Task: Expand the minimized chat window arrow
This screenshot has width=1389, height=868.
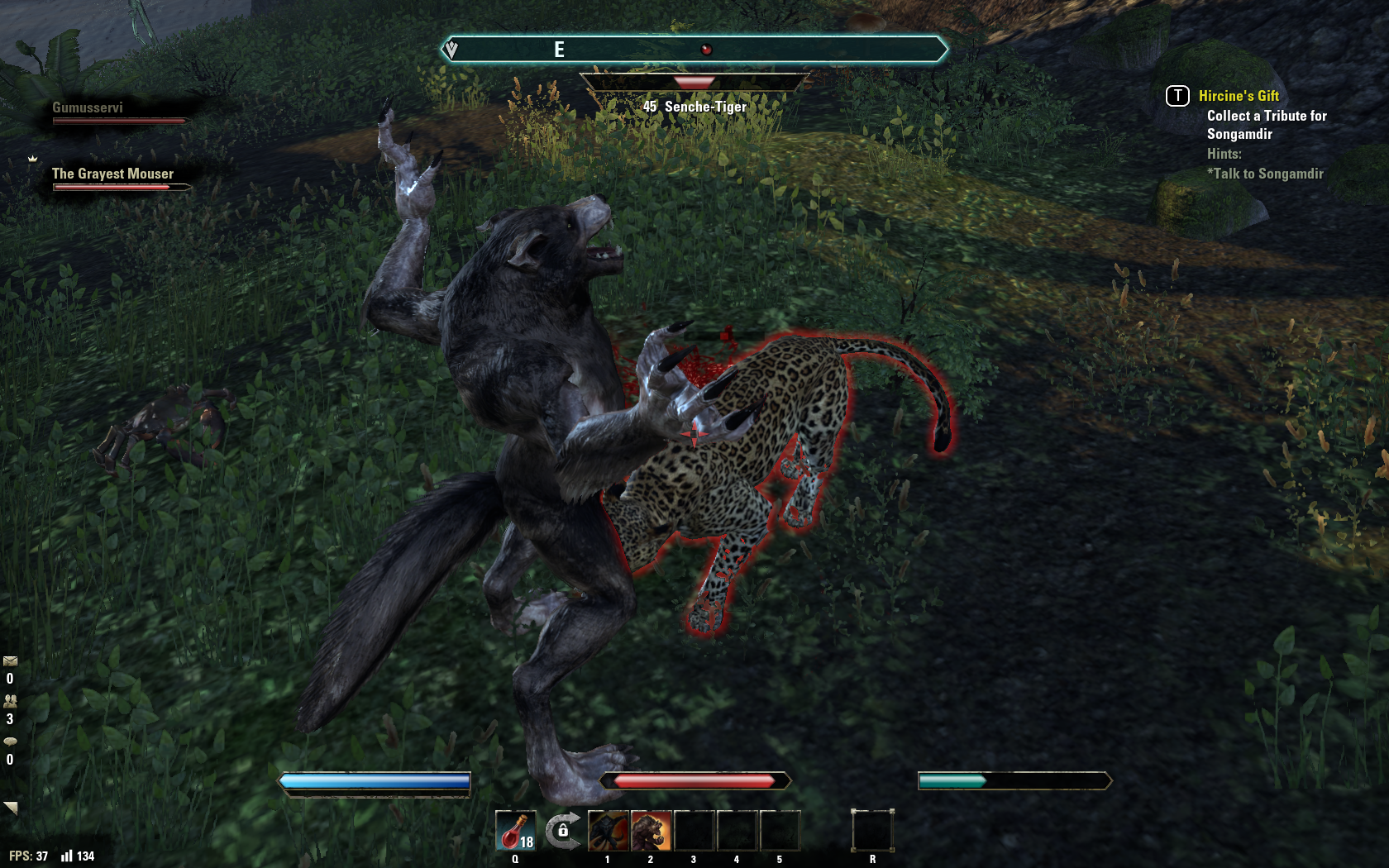Action: tap(11, 808)
